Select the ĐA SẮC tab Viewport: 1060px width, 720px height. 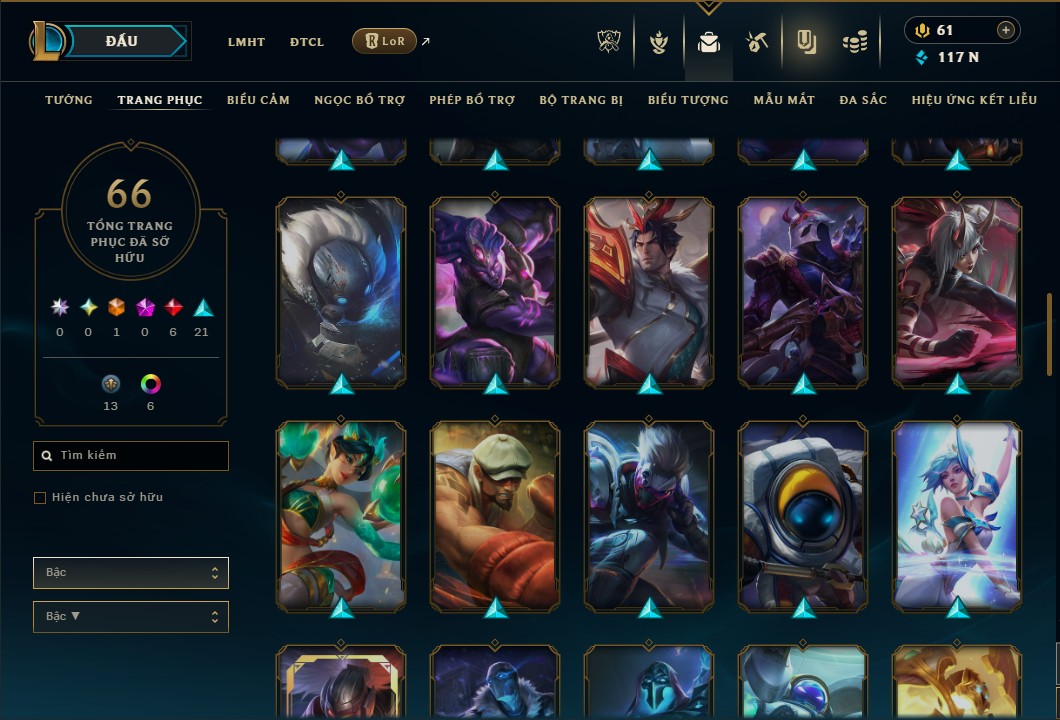(863, 100)
